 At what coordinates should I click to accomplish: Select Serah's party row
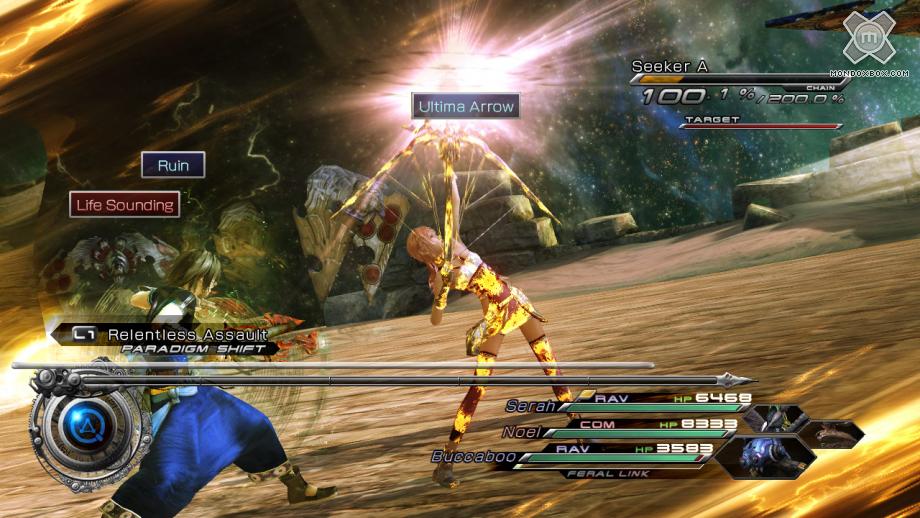640,403
